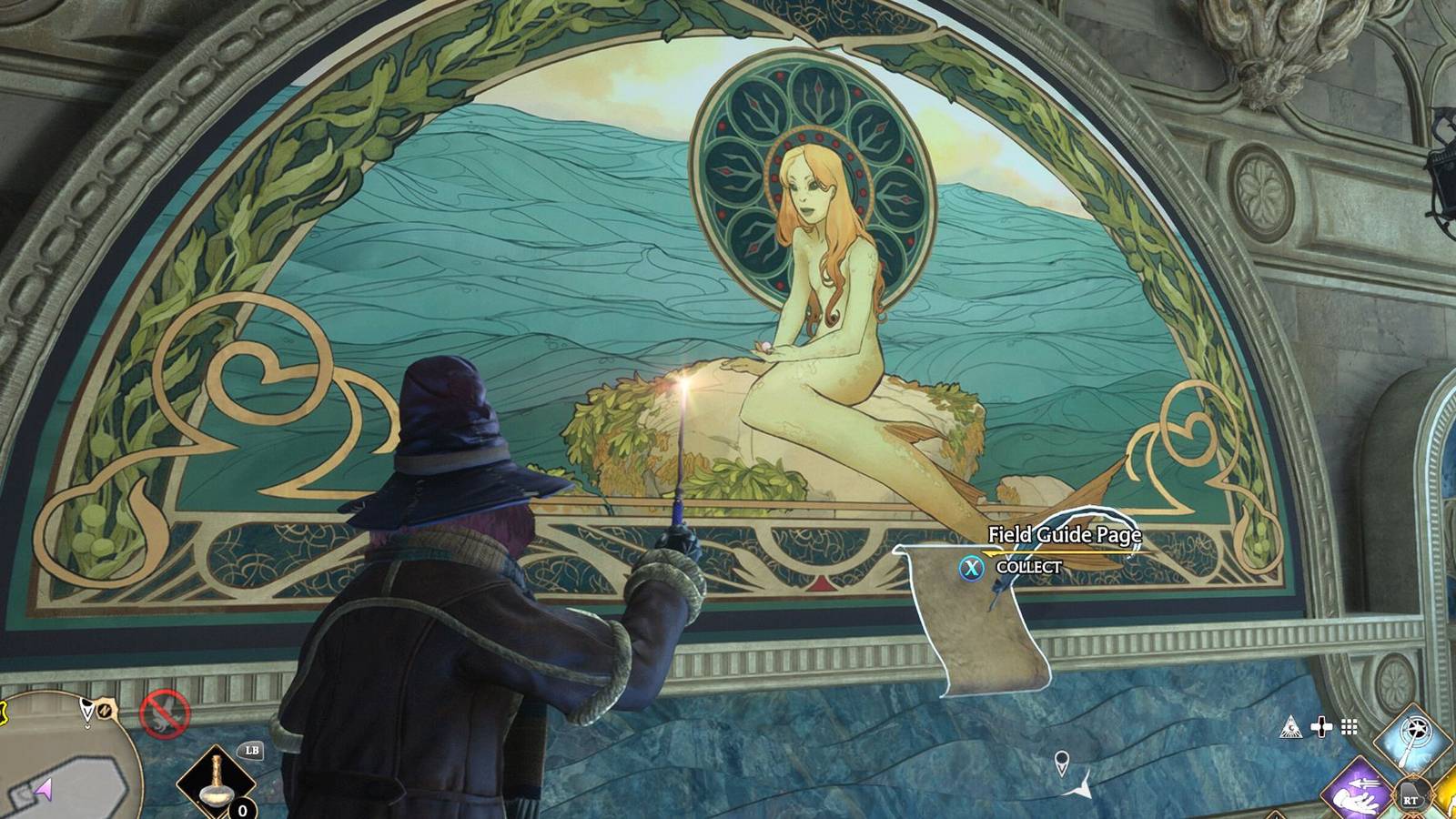Click the LB button prompt by the potion

coord(252,751)
